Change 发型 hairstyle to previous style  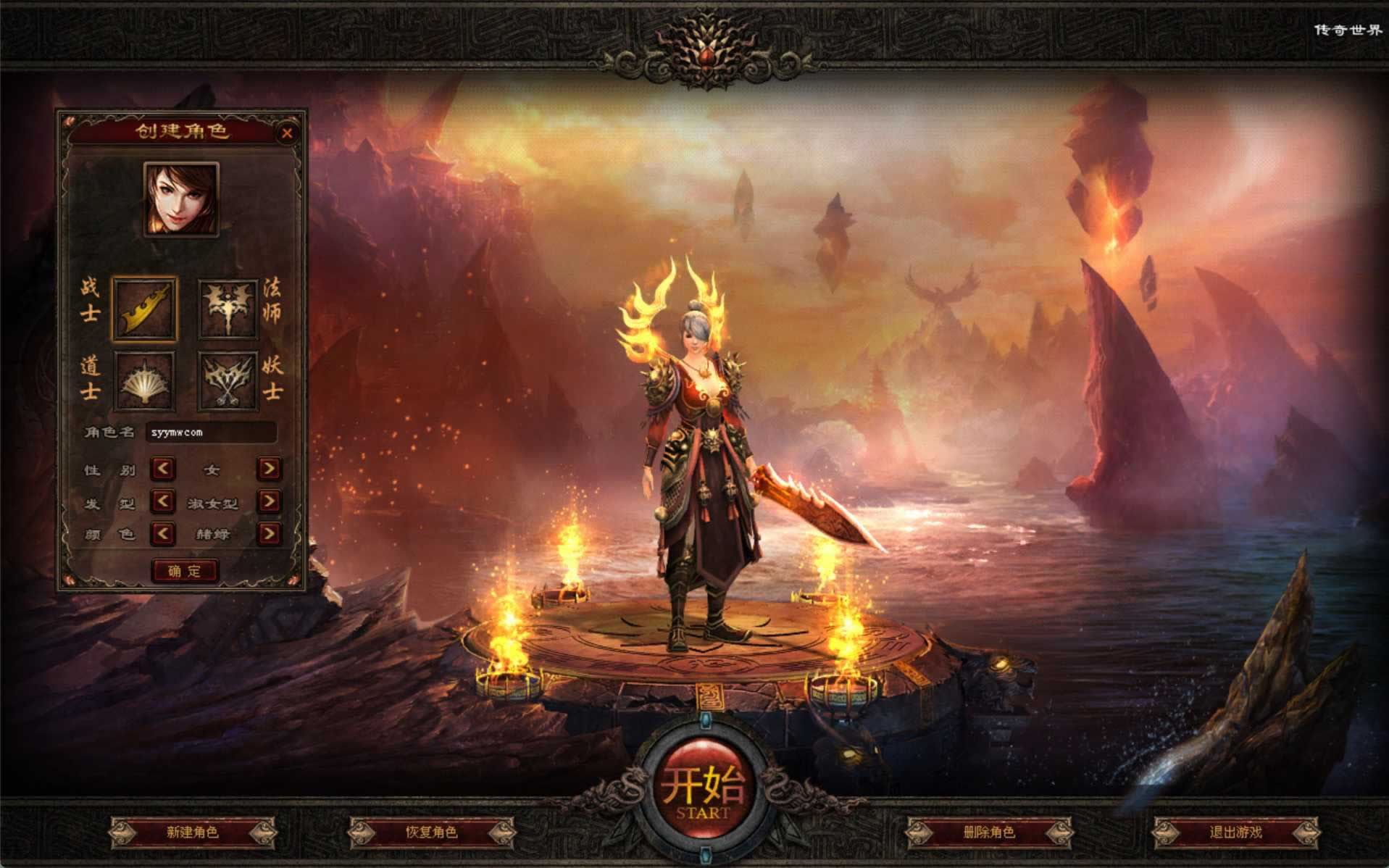point(163,501)
